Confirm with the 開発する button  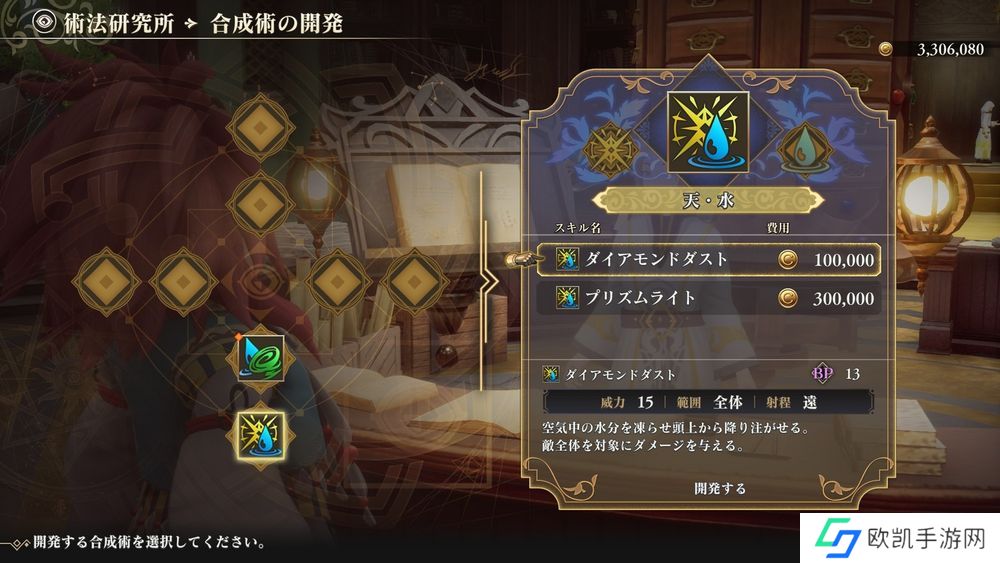coord(720,489)
